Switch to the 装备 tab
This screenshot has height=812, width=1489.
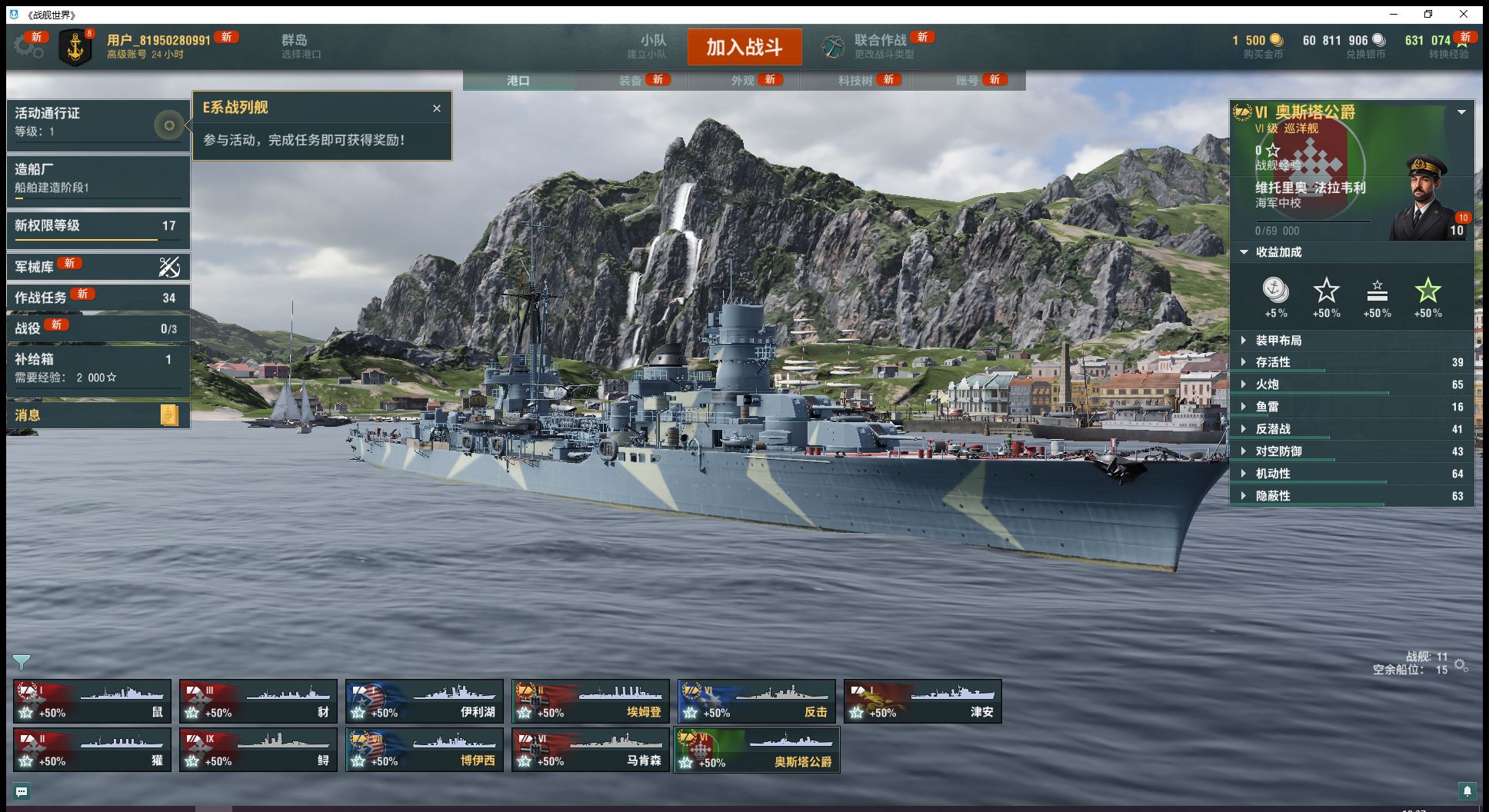631,80
